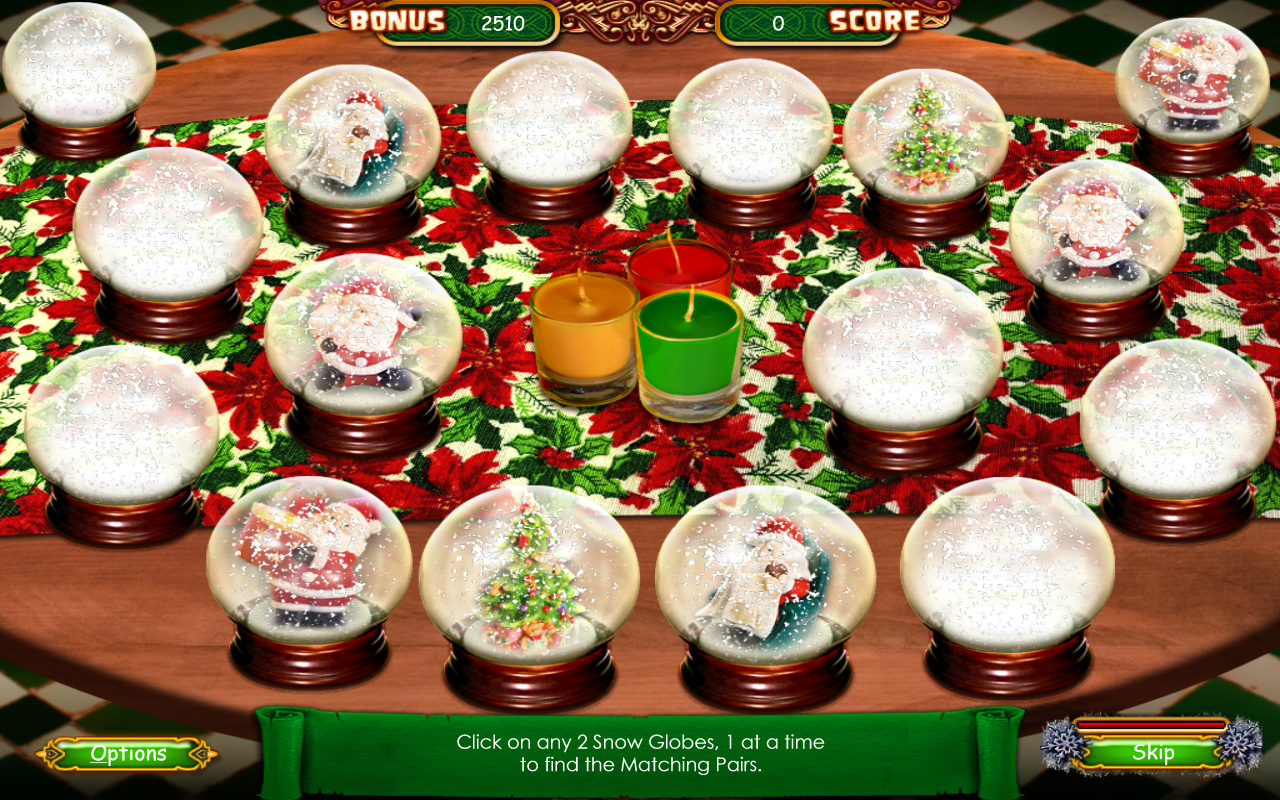
Task: Open the Options menu
Action: click(x=128, y=755)
